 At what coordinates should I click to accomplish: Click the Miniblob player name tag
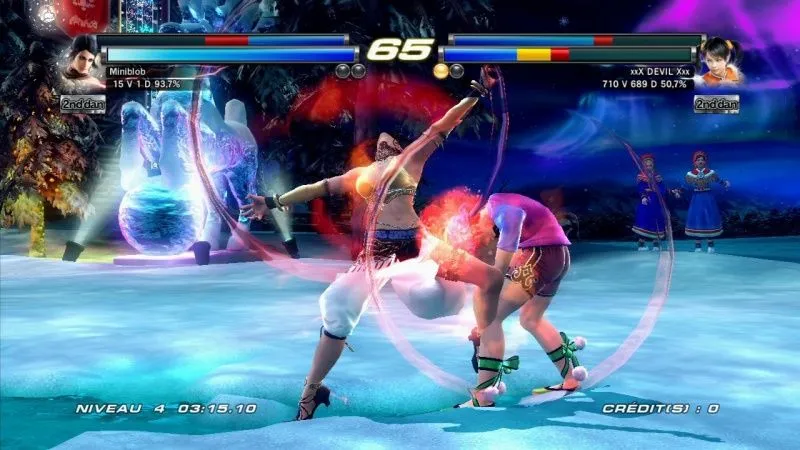point(127,71)
